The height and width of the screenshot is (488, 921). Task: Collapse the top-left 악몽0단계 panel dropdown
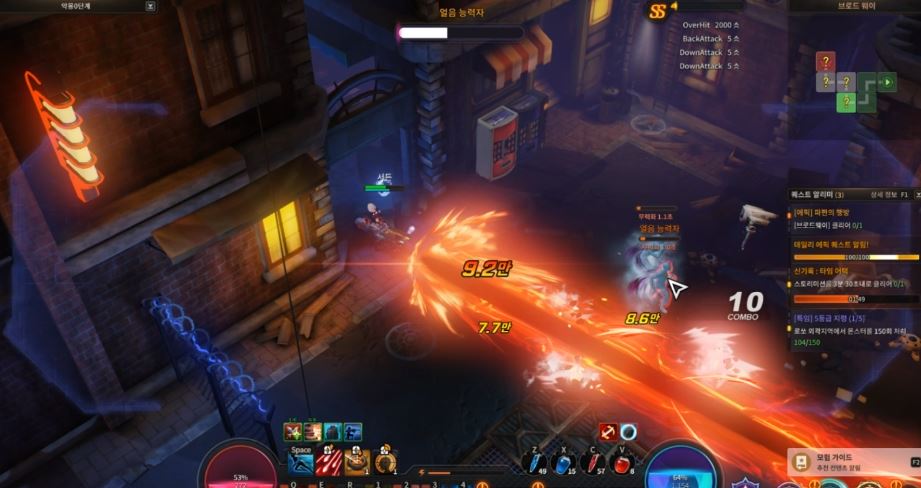click(x=150, y=6)
